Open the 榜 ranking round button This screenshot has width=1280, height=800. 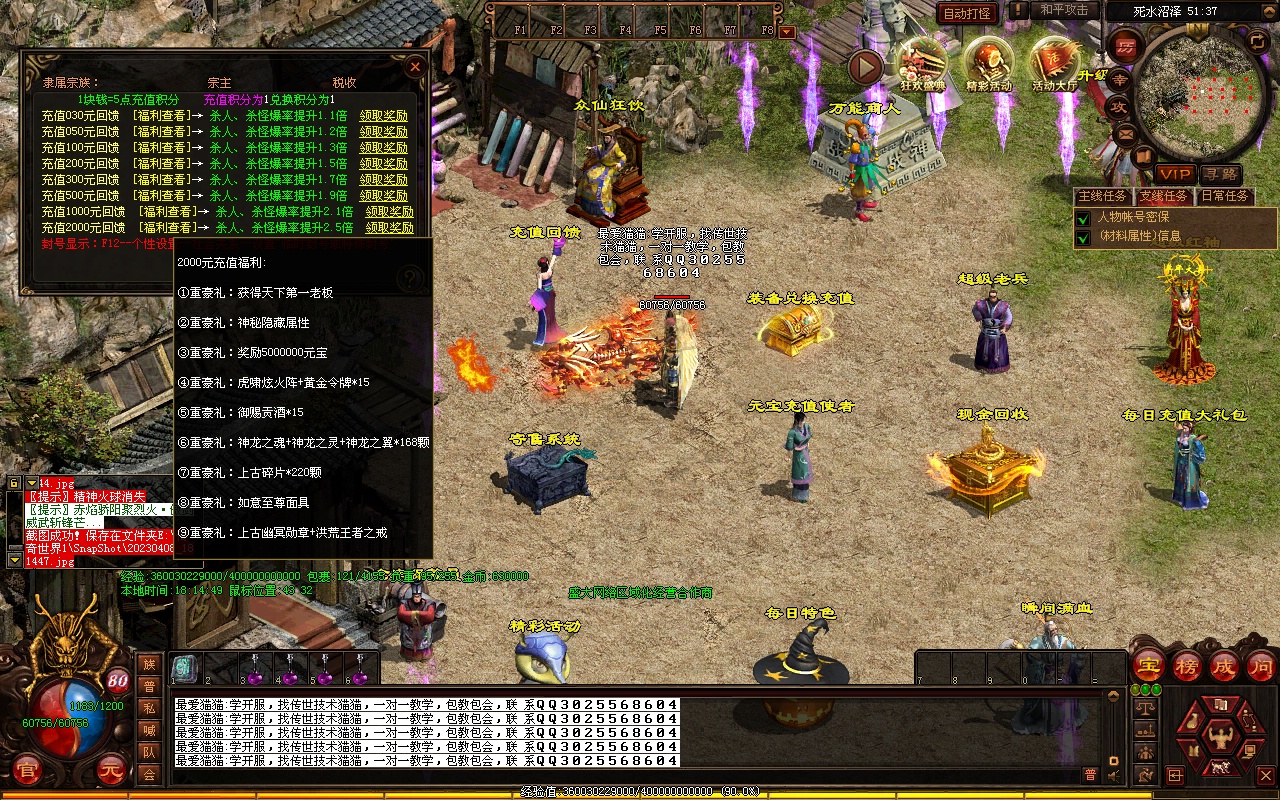[1186, 665]
